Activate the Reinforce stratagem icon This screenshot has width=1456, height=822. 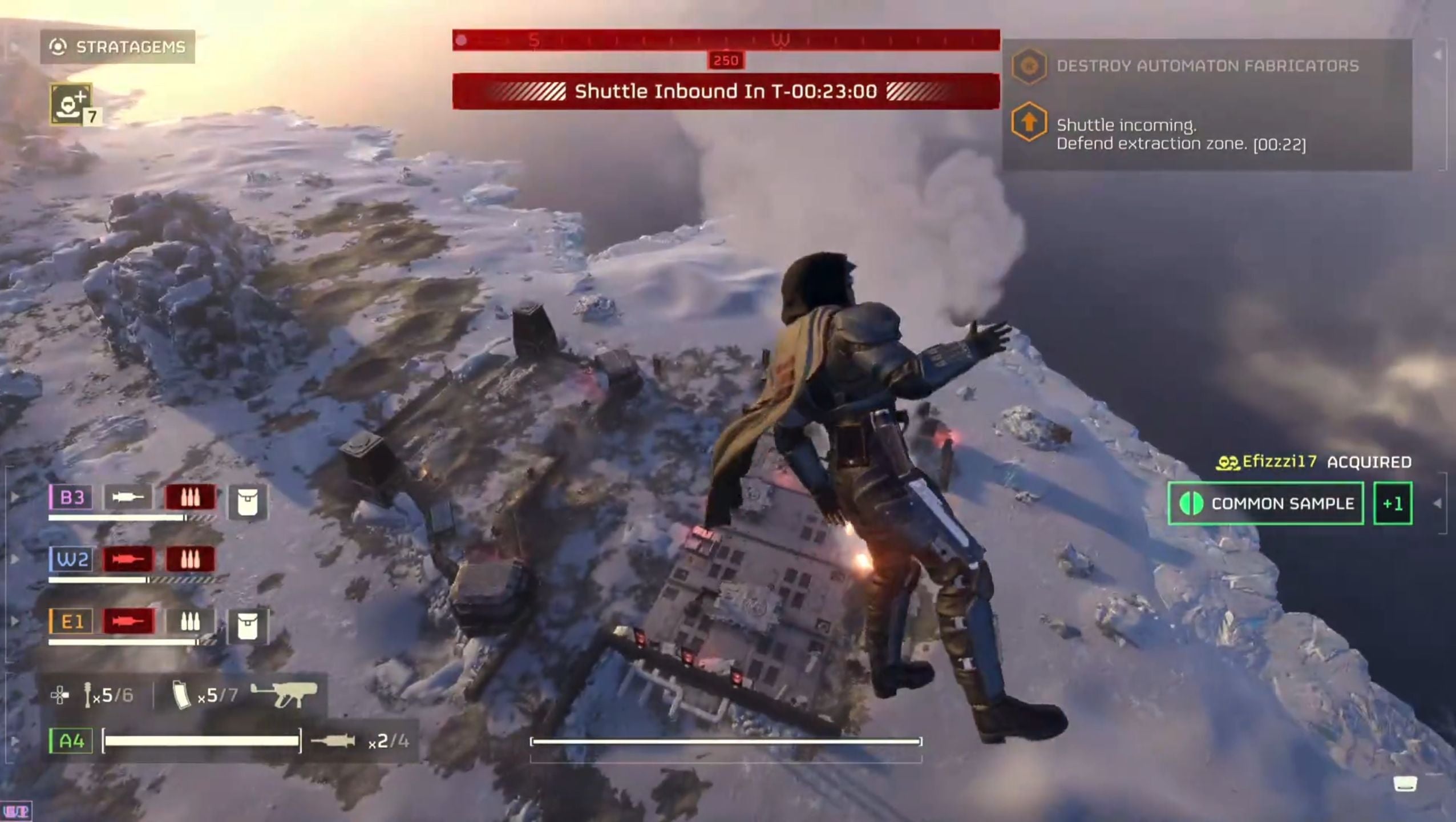71,104
